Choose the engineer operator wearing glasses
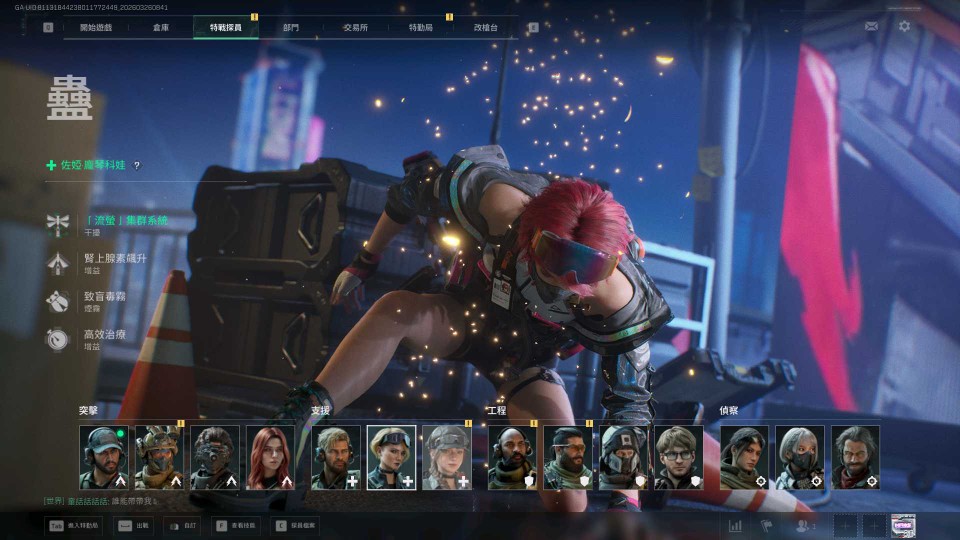Screen dimensions: 960x540 679,457
